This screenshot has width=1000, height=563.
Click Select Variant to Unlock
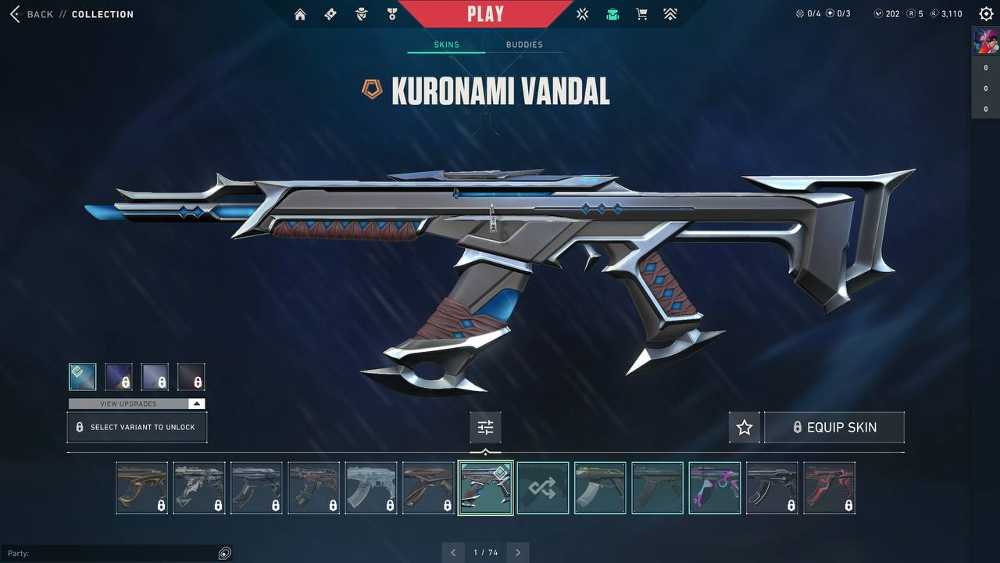pos(137,427)
